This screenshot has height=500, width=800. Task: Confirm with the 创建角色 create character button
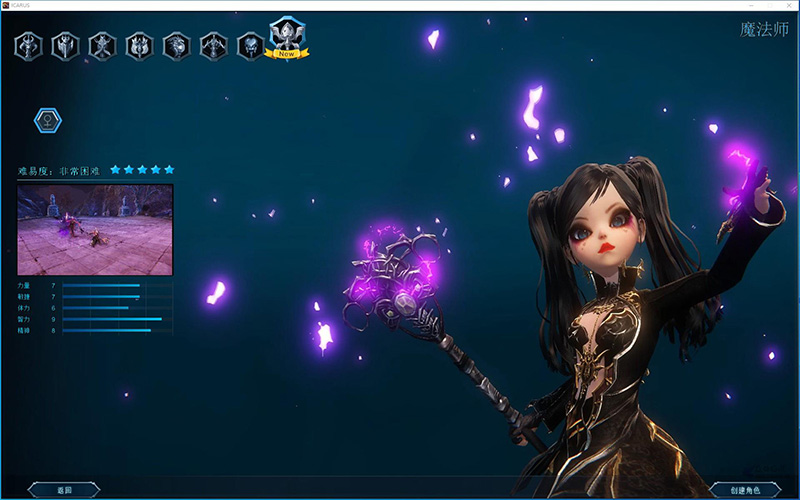(744, 490)
